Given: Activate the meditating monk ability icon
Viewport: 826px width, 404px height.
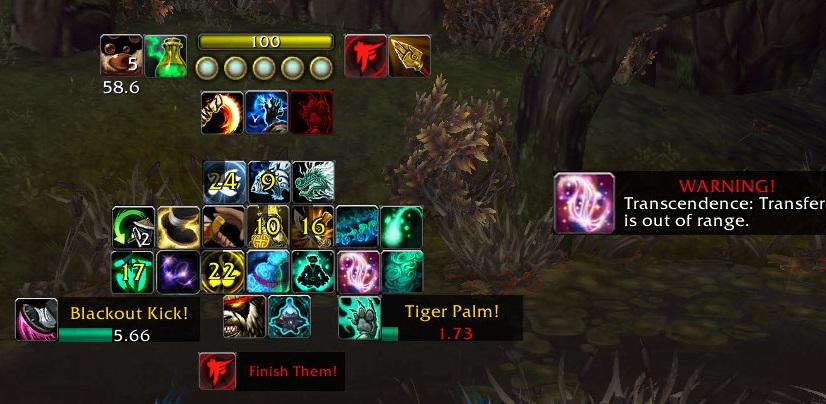Looking at the screenshot, I should (312, 271).
